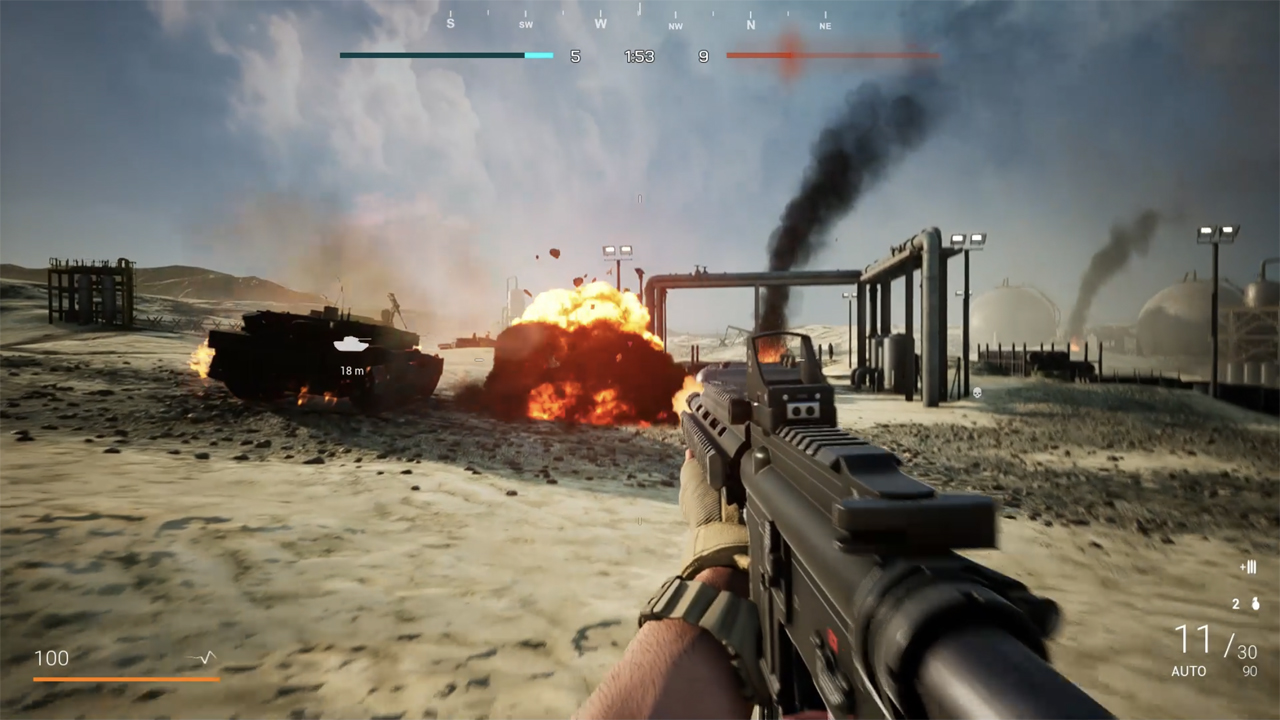Screen dimensions: 1280x720
Task: Select the enemy score number 9
Action: click(703, 56)
